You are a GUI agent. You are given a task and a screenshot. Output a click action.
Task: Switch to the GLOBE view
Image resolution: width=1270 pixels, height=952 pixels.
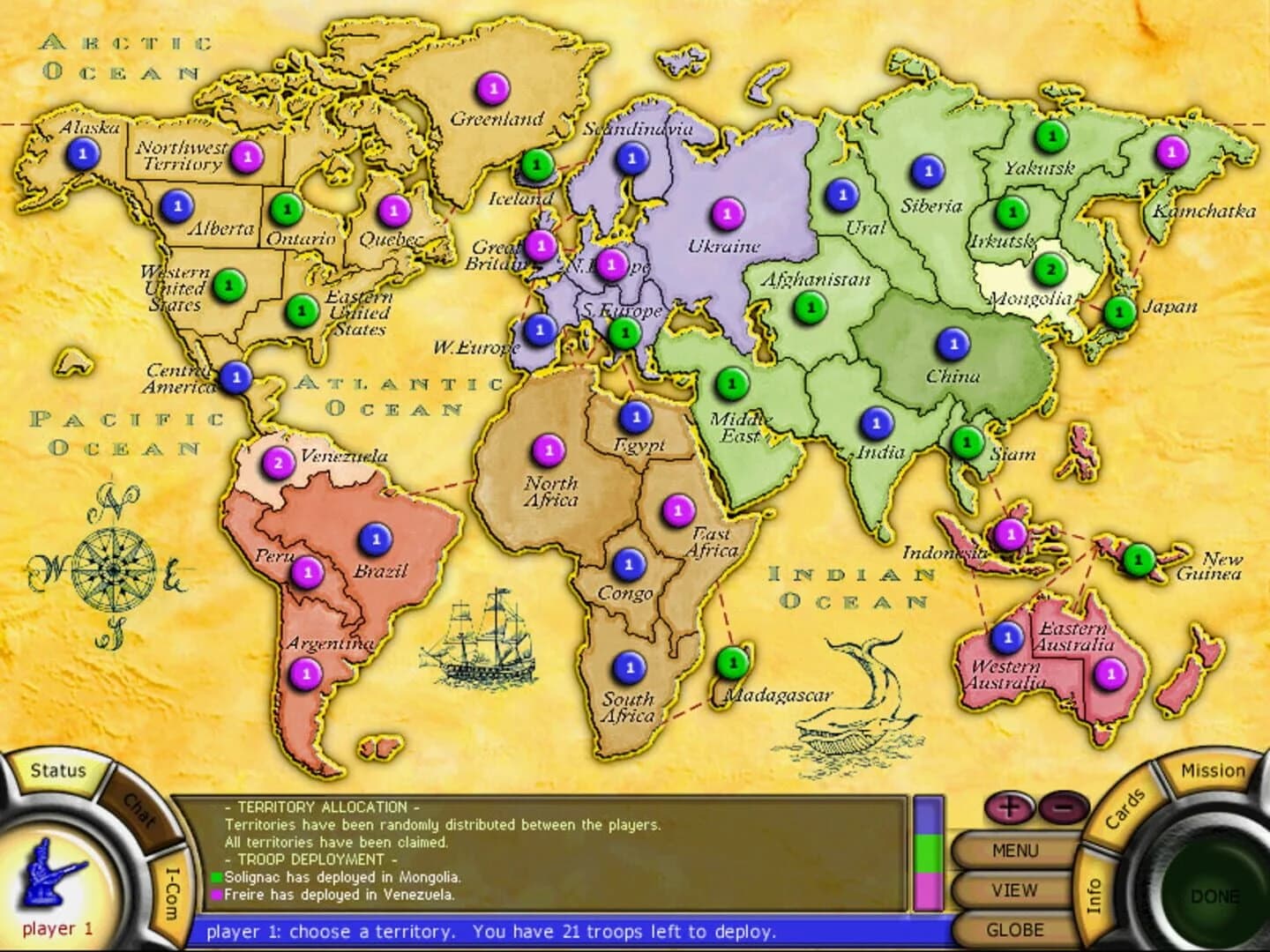tap(1017, 929)
